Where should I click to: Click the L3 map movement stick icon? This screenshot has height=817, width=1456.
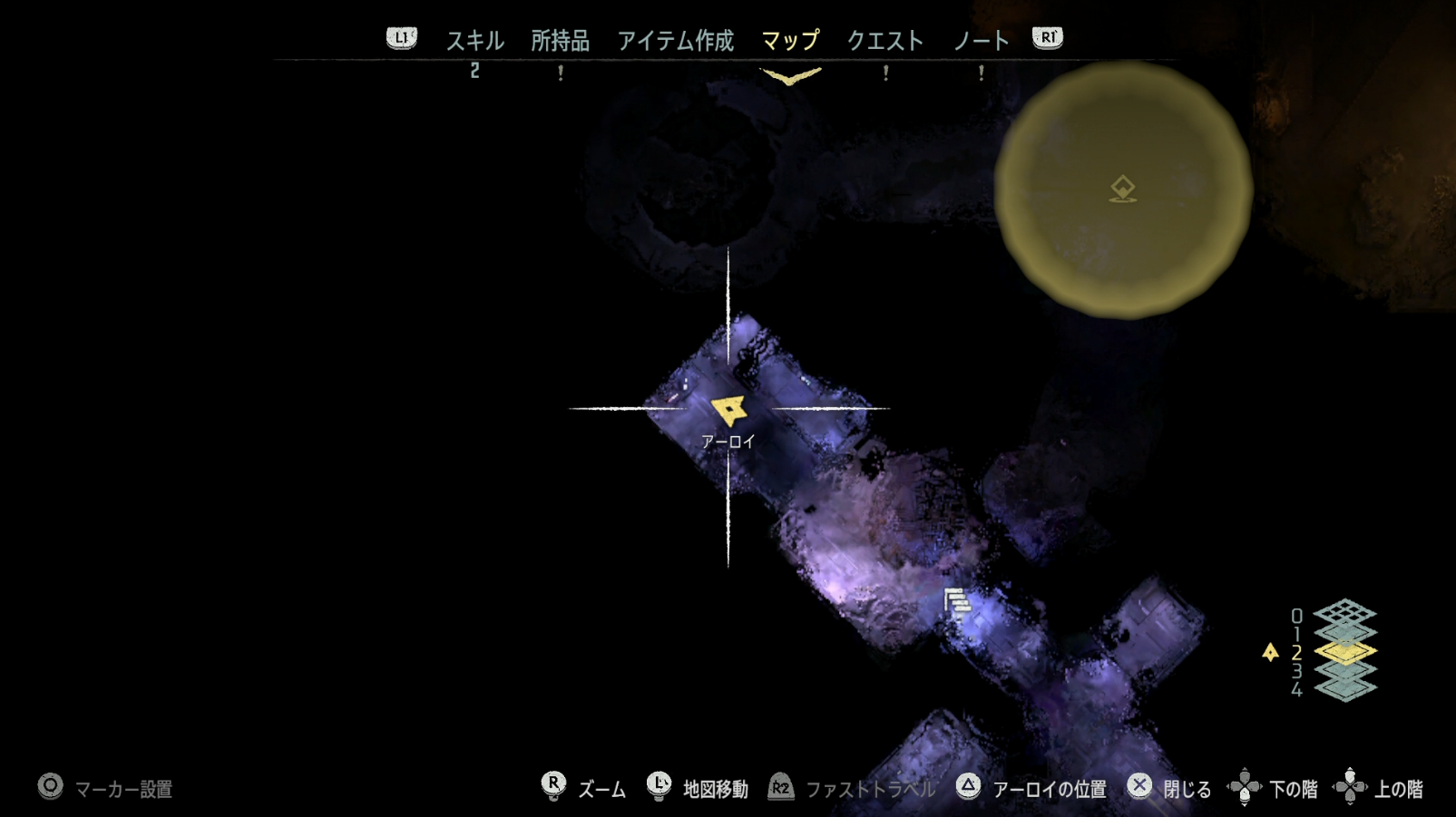[658, 788]
